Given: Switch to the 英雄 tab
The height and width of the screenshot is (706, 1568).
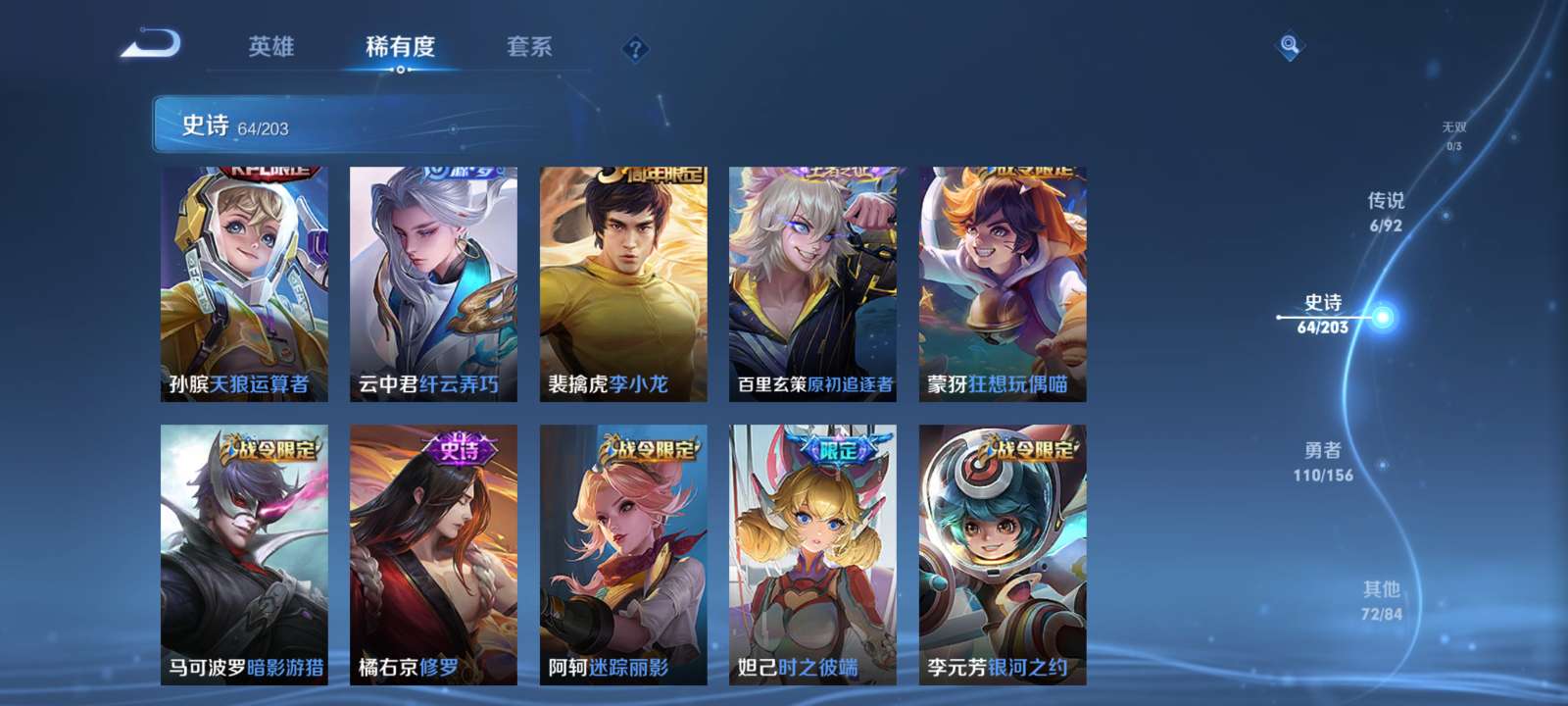Looking at the screenshot, I should click(270, 47).
